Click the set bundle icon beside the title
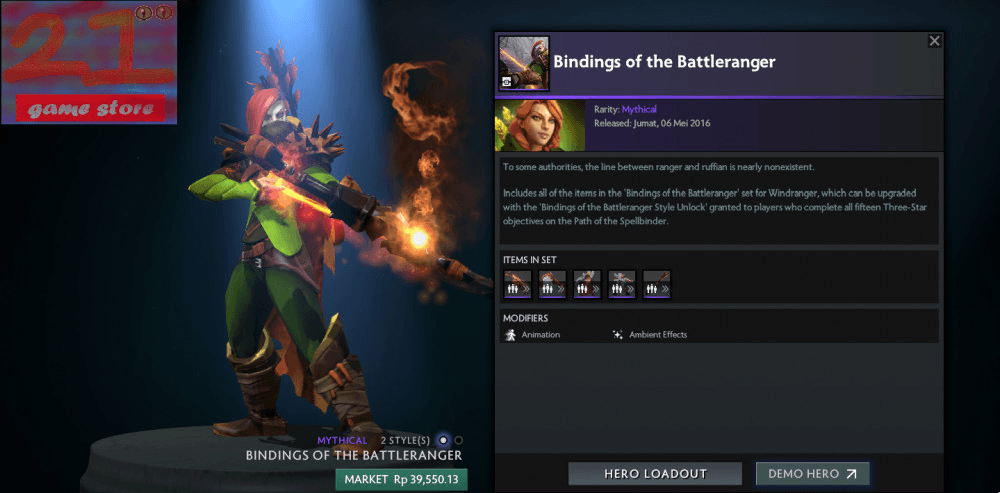 pyautogui.click(x=524, y=63)
